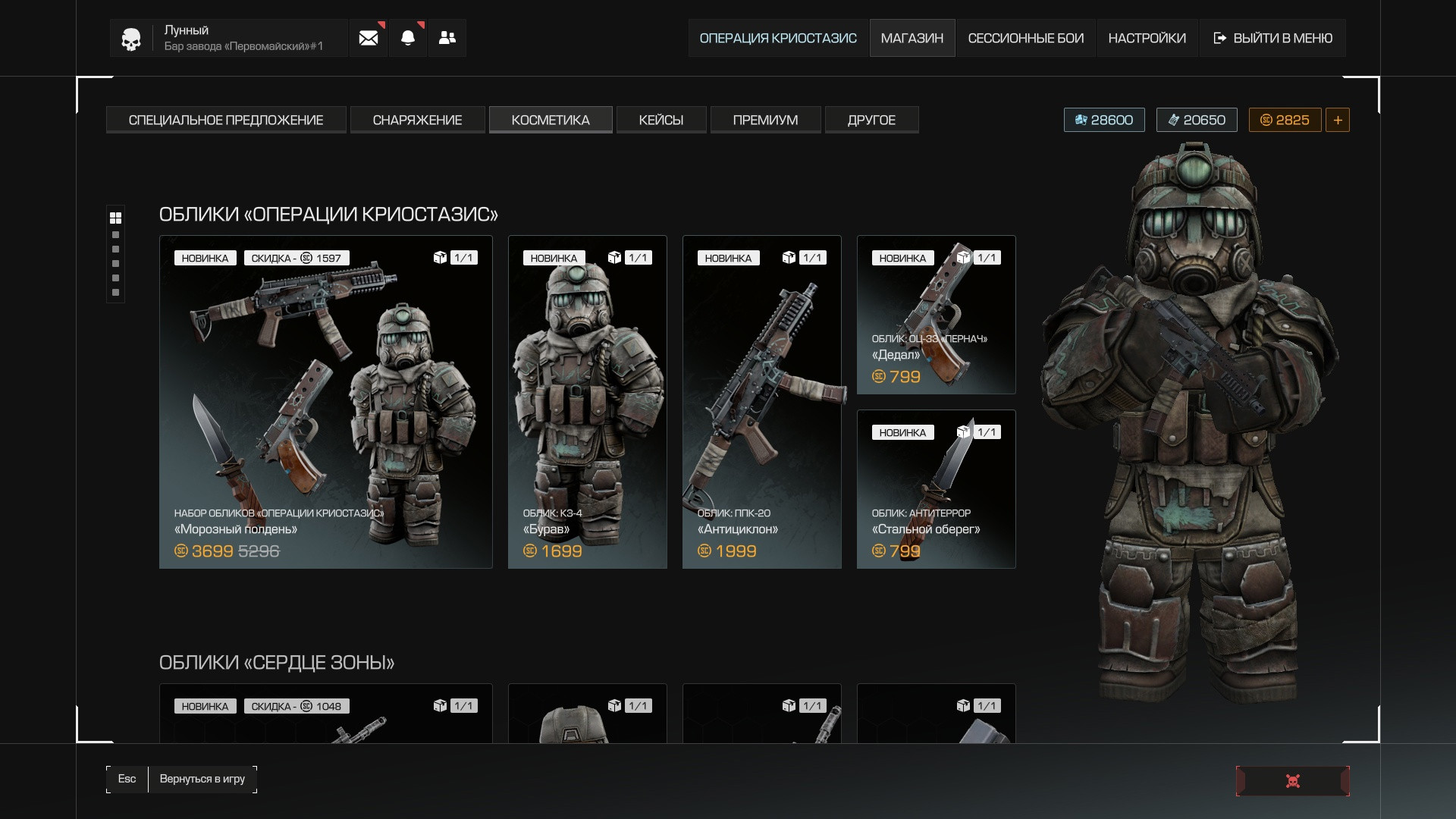The height and width of the screenshot is (819, 1456).
Task: Open the ОПЕРАЦИЯ КРИОСТАЗИС menu
Action: coord(778,38)
